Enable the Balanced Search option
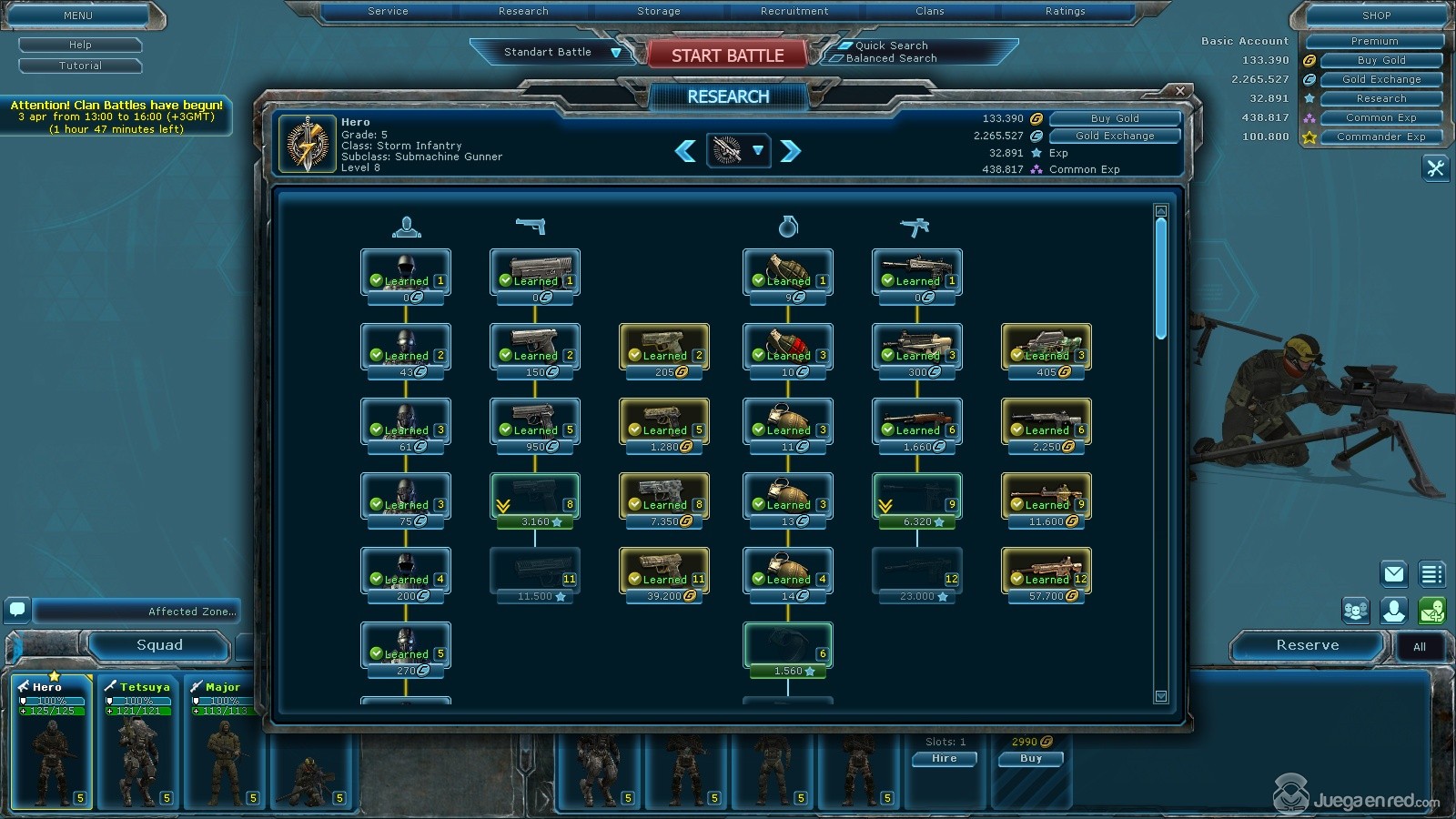The image size is (1456, 819). tap(835, 58)
